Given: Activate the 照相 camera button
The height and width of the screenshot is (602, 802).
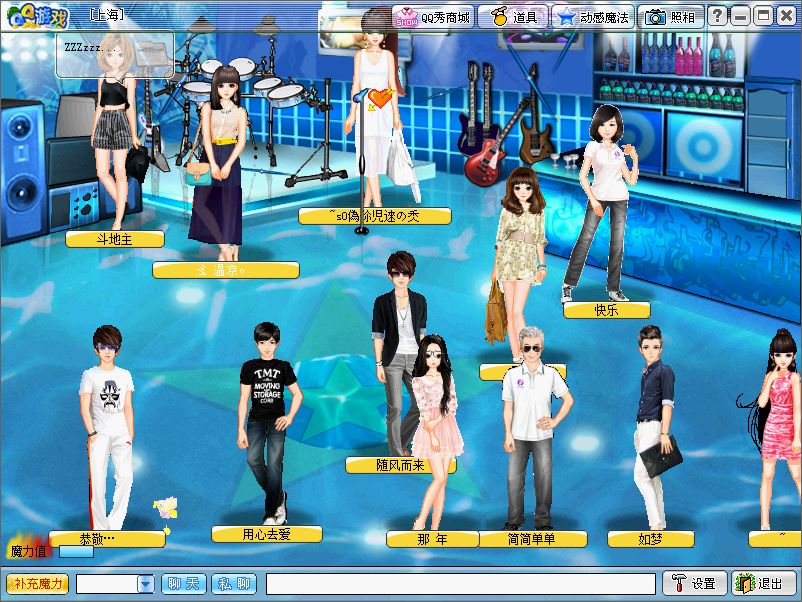Looking at the screenshot, I should click(671, 17).
